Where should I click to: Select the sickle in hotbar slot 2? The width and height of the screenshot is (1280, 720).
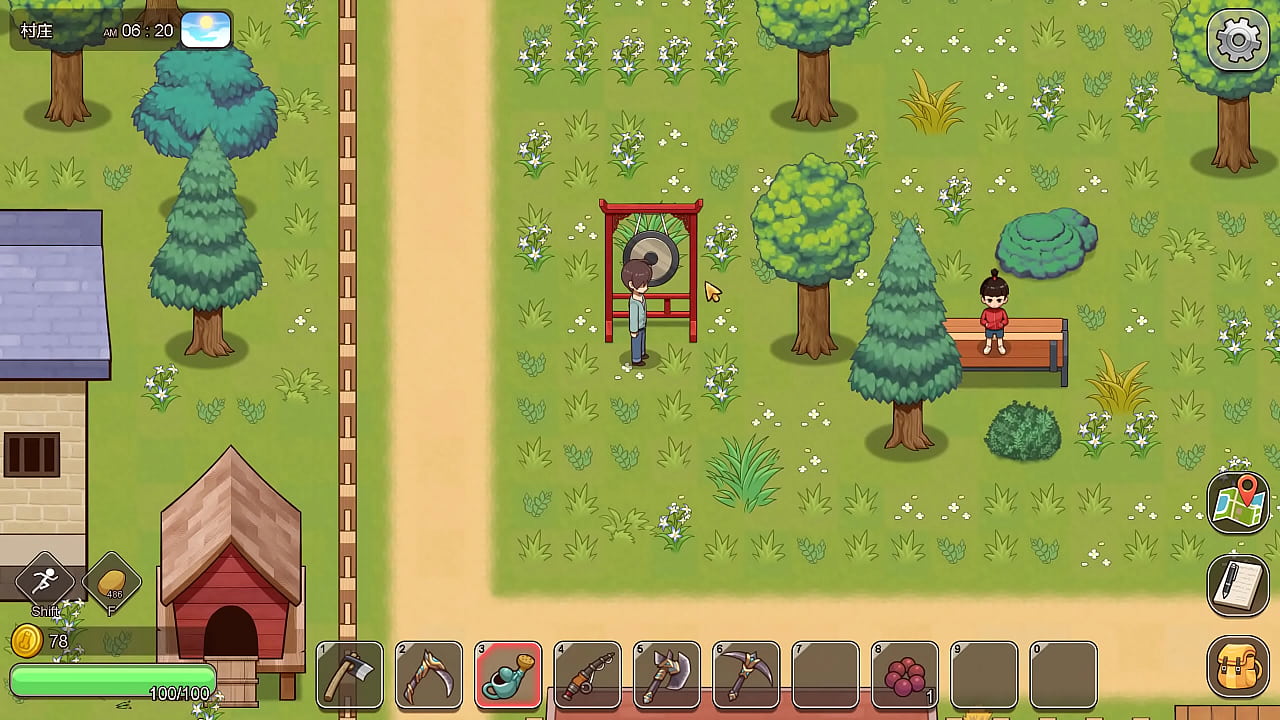click(429, 675)
